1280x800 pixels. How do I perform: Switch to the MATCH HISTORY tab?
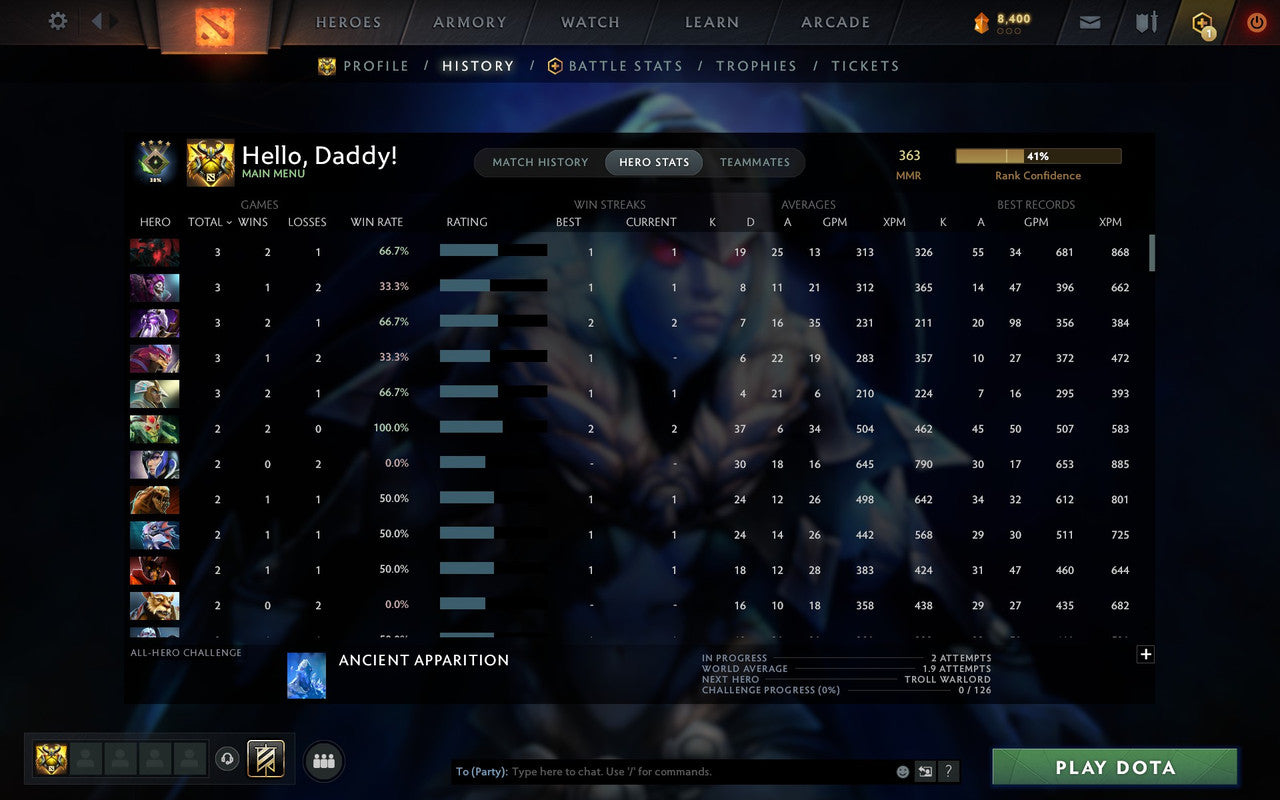[x=540, y=162]
